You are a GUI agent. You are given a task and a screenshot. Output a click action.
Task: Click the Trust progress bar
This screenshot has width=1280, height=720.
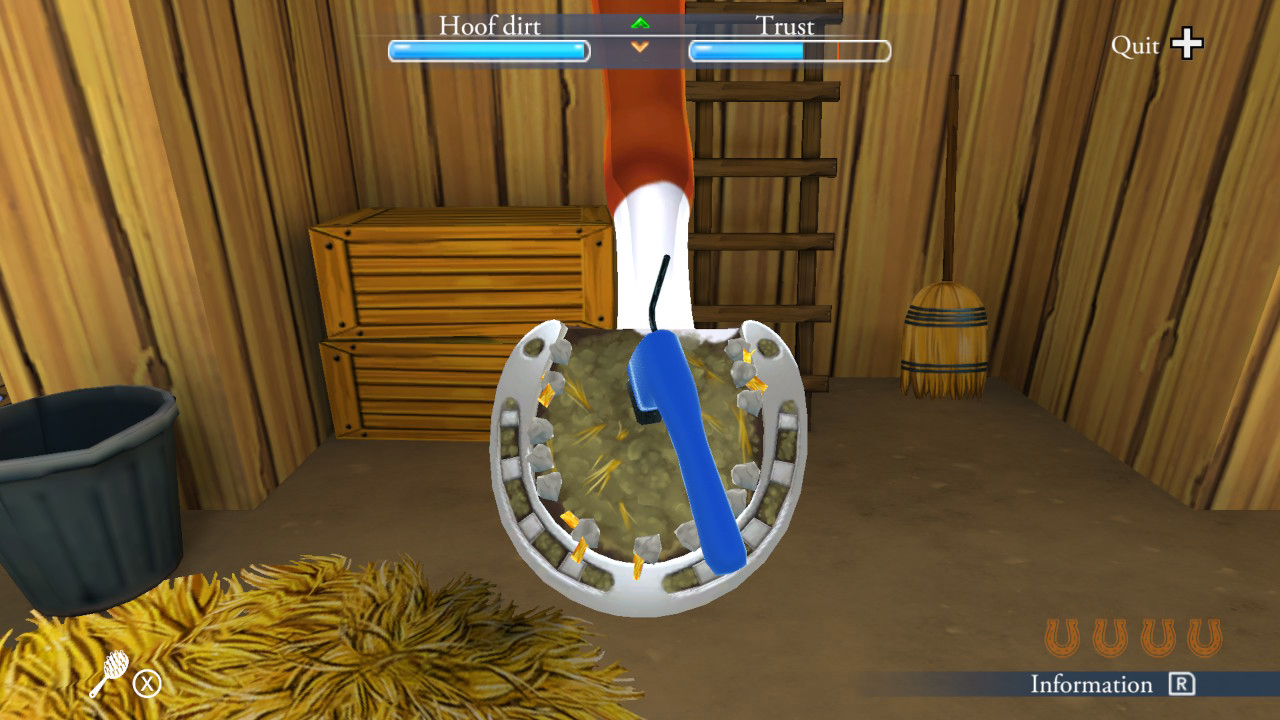coord(789,48)
